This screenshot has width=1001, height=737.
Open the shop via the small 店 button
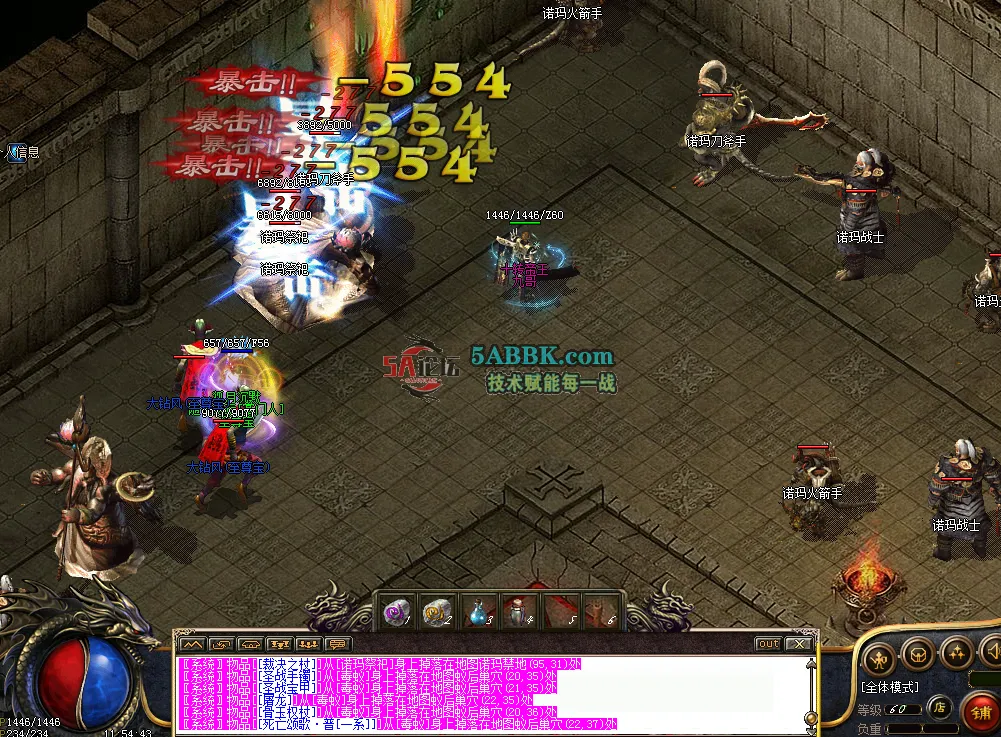[x=938, y=709]
